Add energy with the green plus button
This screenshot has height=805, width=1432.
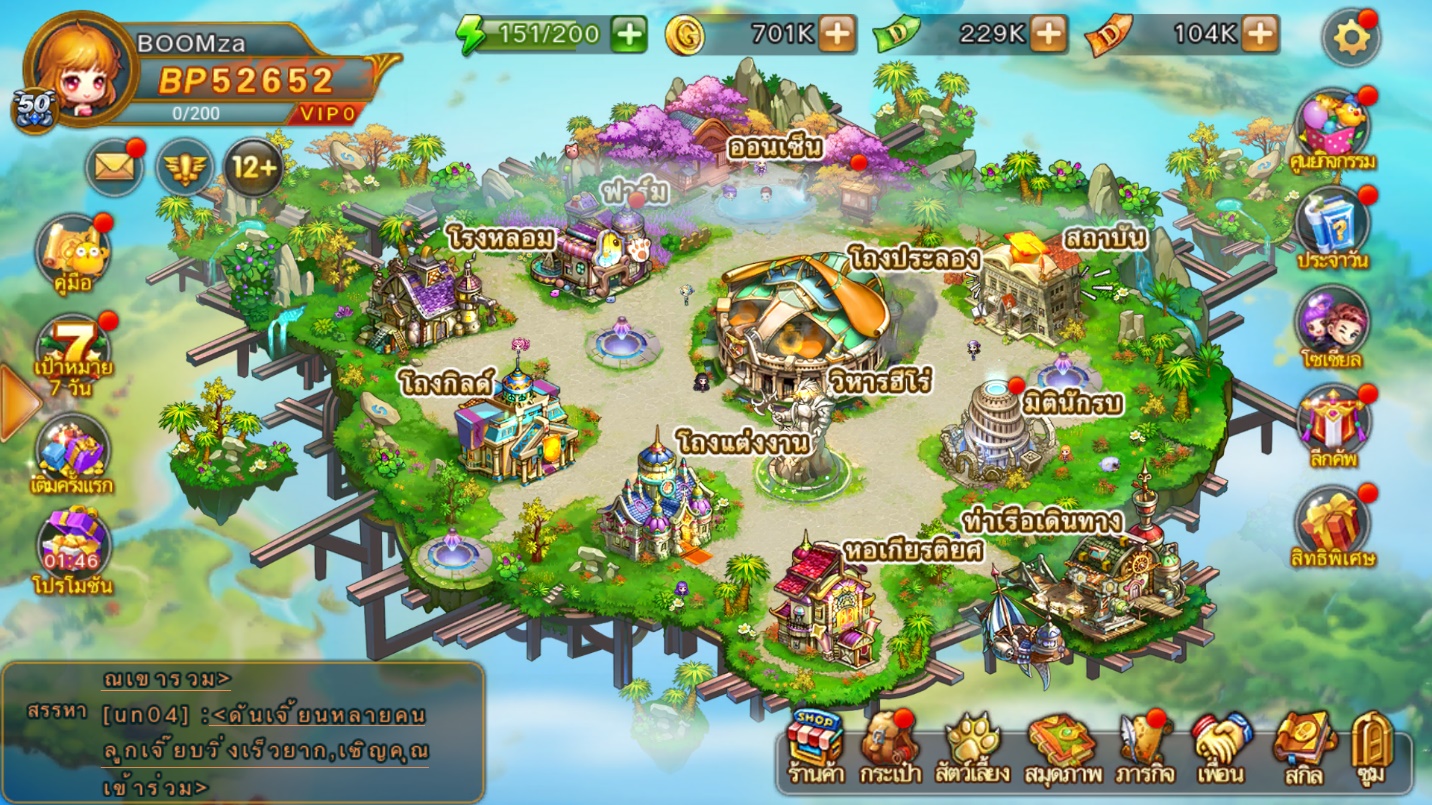pos(629,35)
